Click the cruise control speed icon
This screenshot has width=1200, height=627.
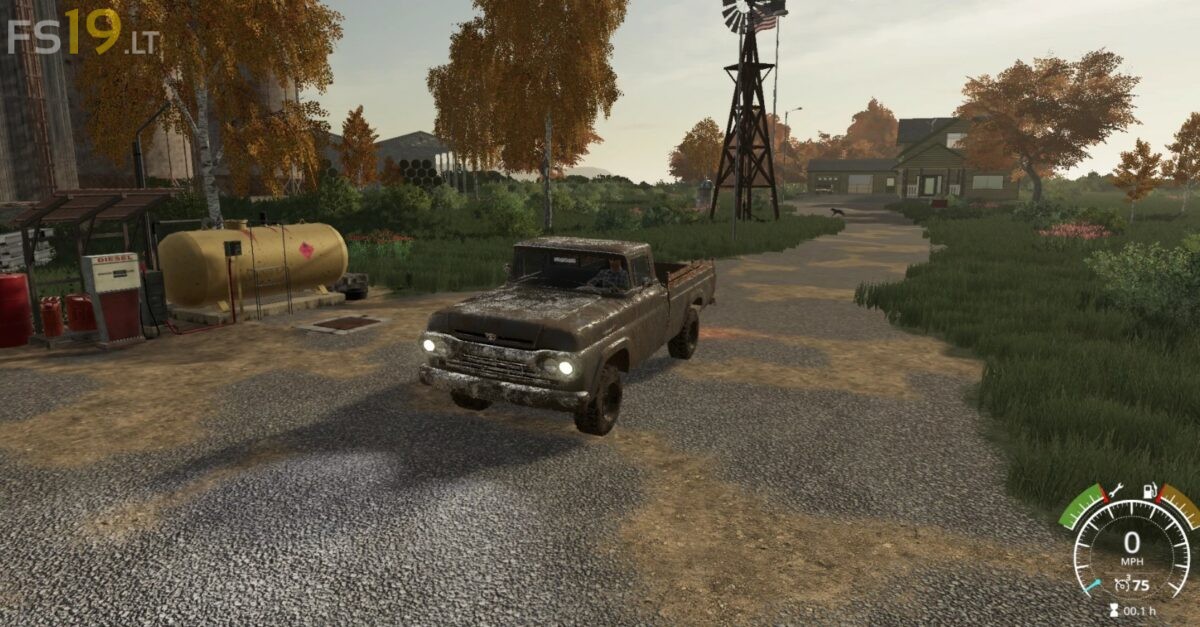[x=1122, y=586]
